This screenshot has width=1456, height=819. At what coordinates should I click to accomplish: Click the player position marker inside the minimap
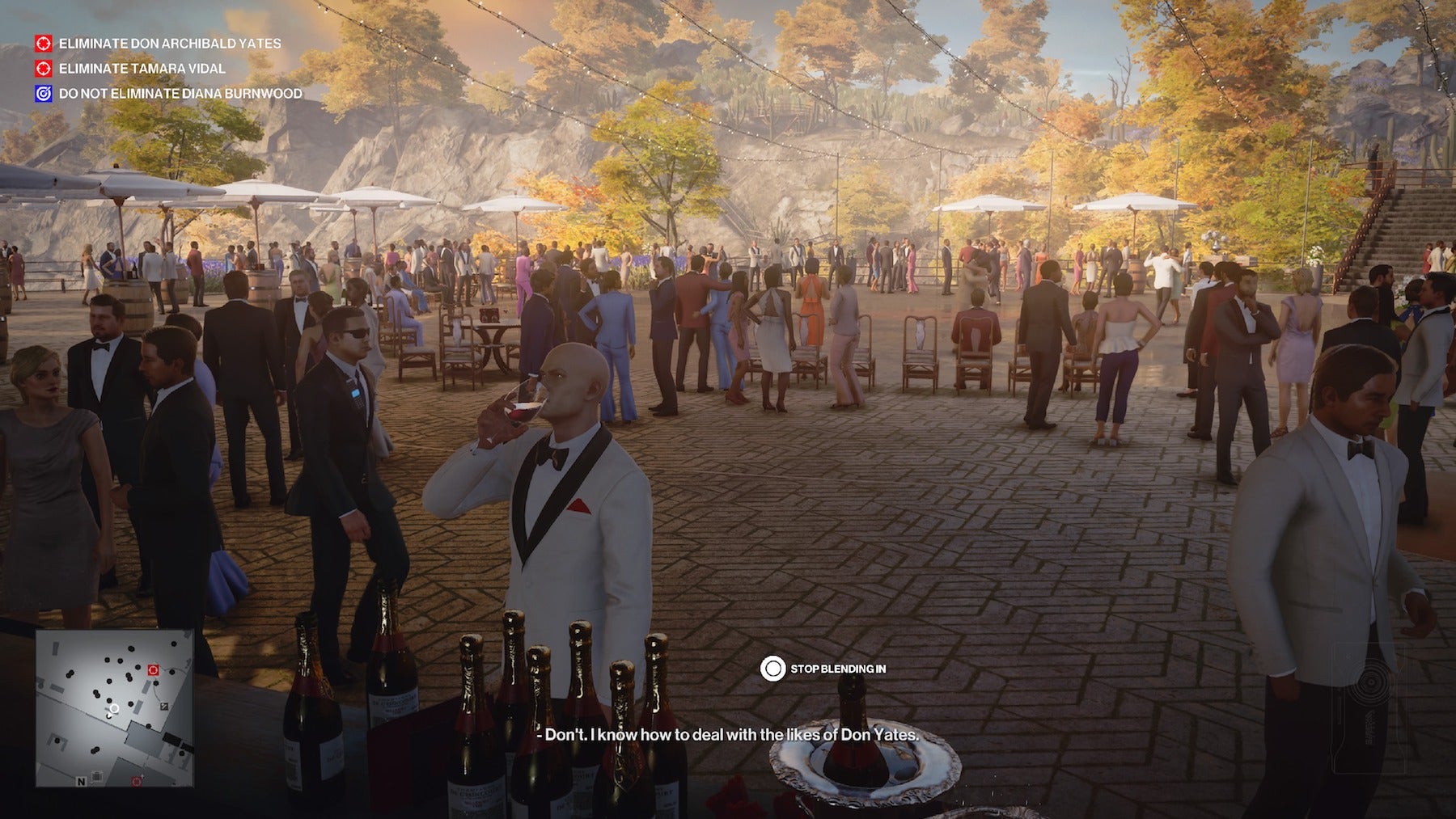[x=114, y=710]
